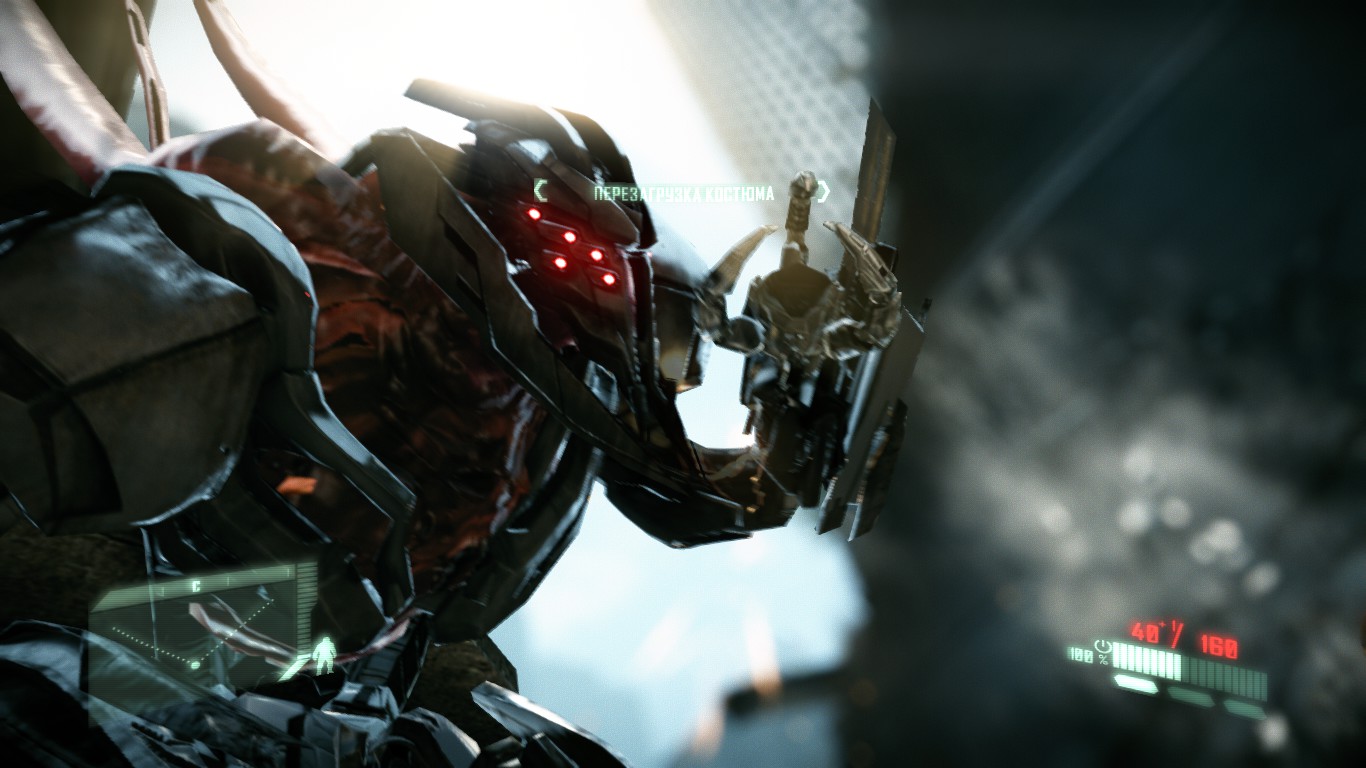1366x768 pixels.
Task: Select the fire mode indicator under the ammo display
Action: click(1136, 681)
